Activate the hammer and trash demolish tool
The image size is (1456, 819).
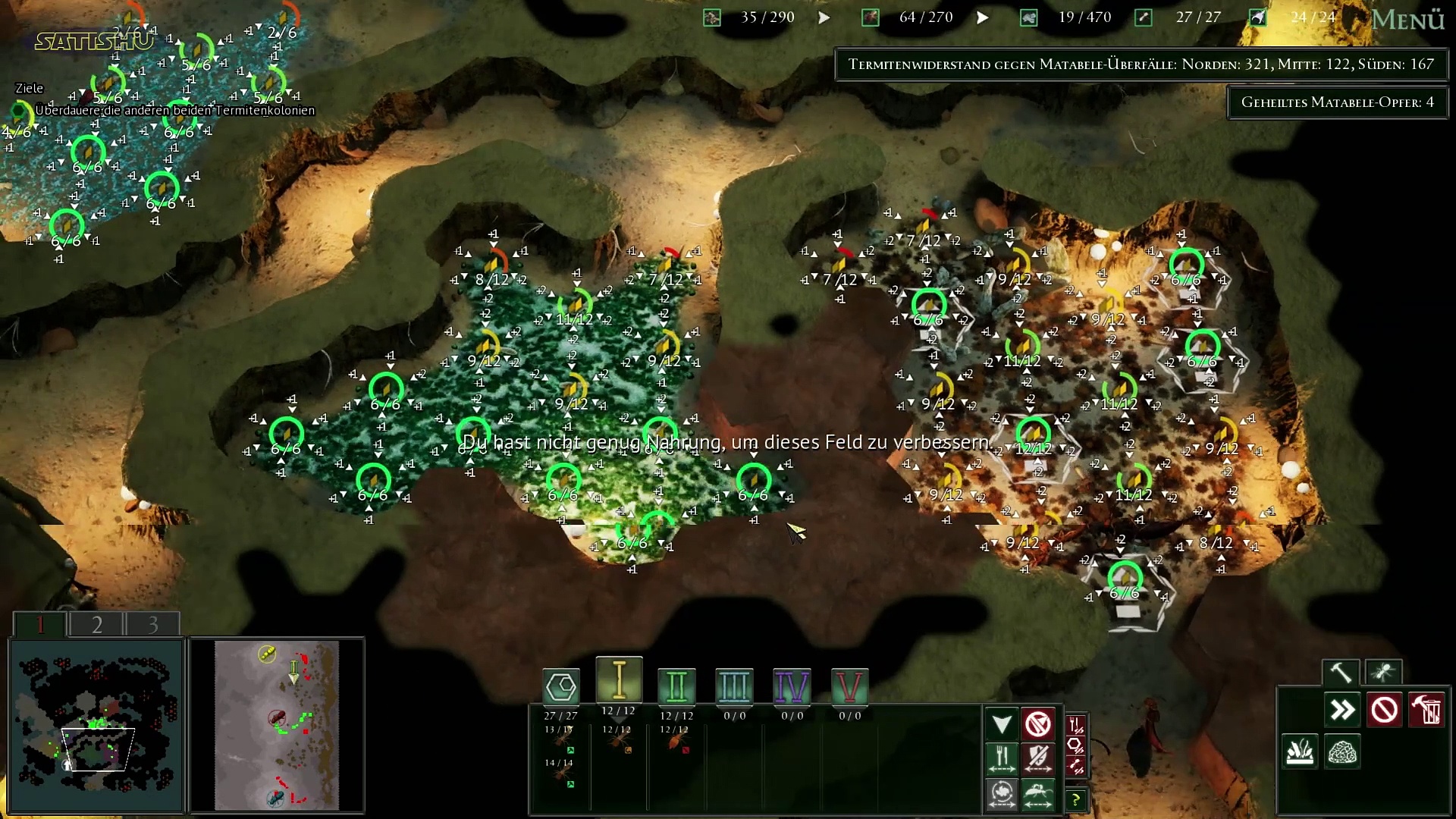[x=1426, y=711]
